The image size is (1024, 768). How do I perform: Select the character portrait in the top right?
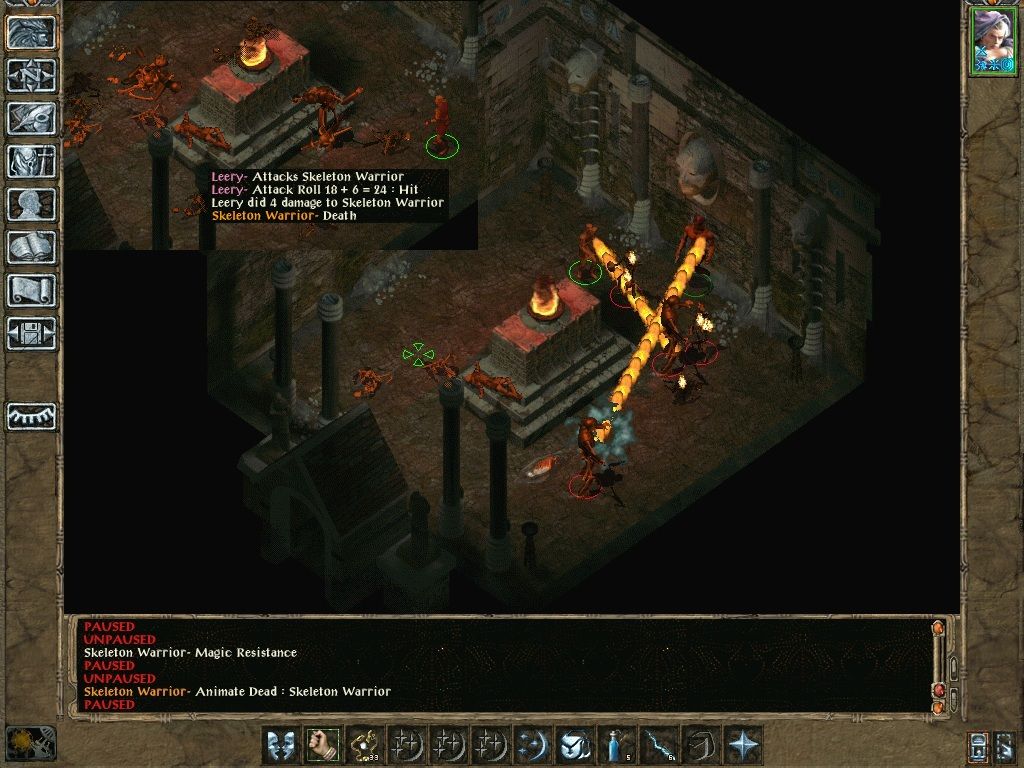click(992, 41)
